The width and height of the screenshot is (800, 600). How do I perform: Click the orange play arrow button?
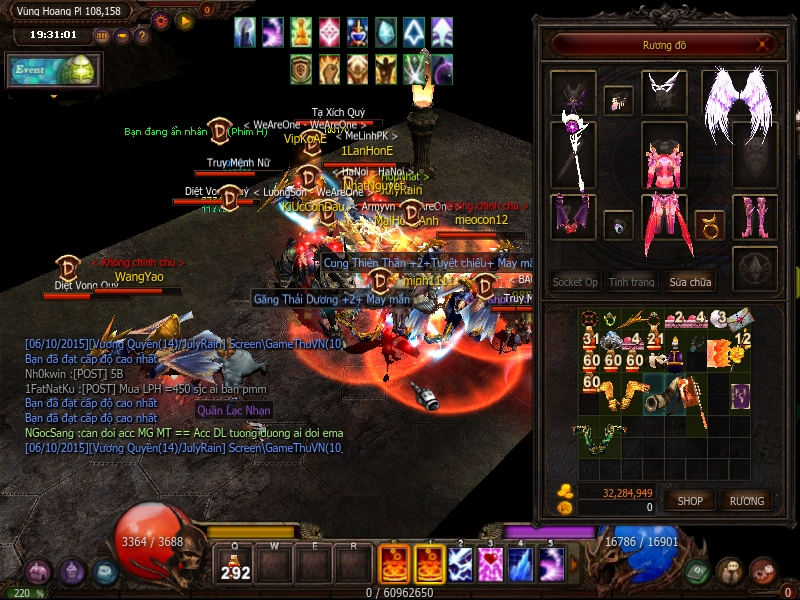click(x=184, y=20)
